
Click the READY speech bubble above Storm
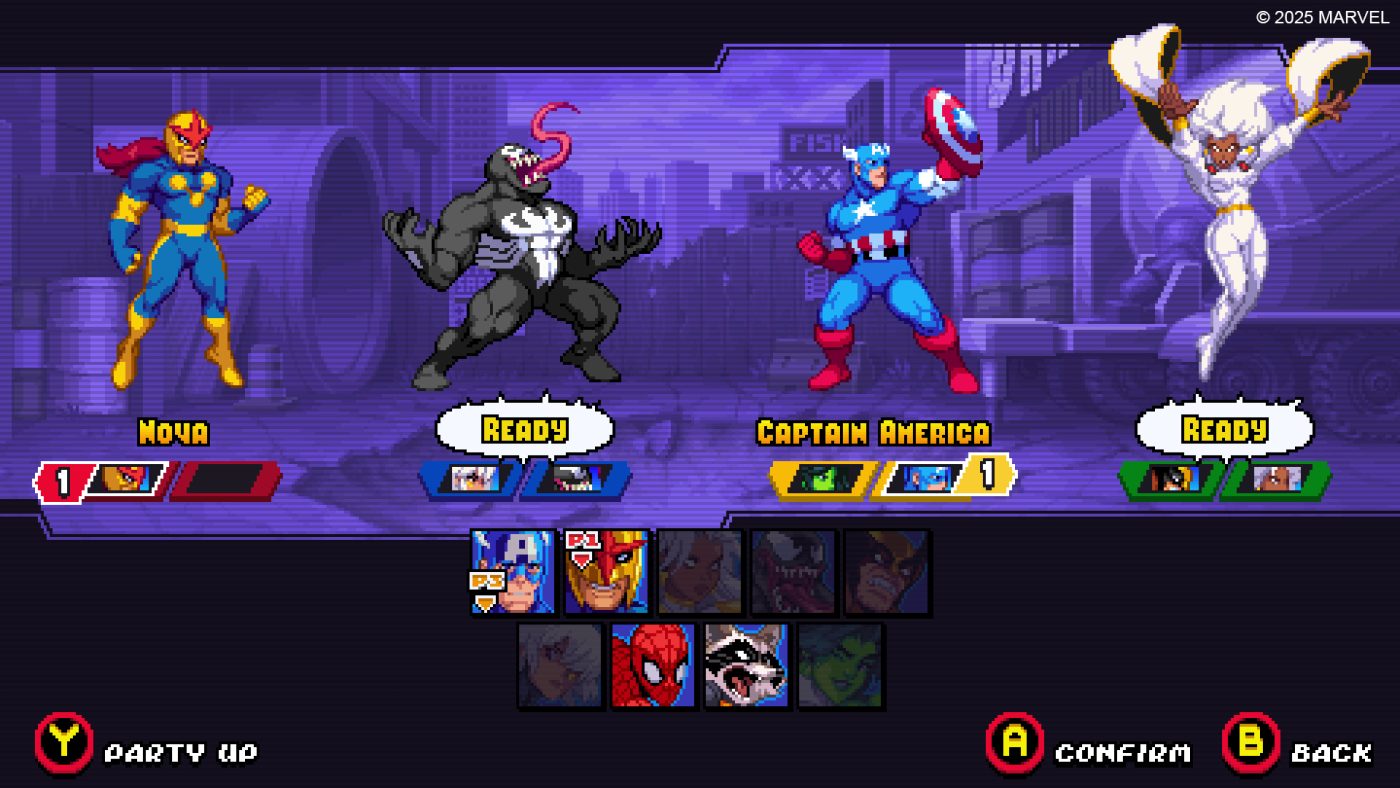pyautogui.click(x=1225, y=428)
